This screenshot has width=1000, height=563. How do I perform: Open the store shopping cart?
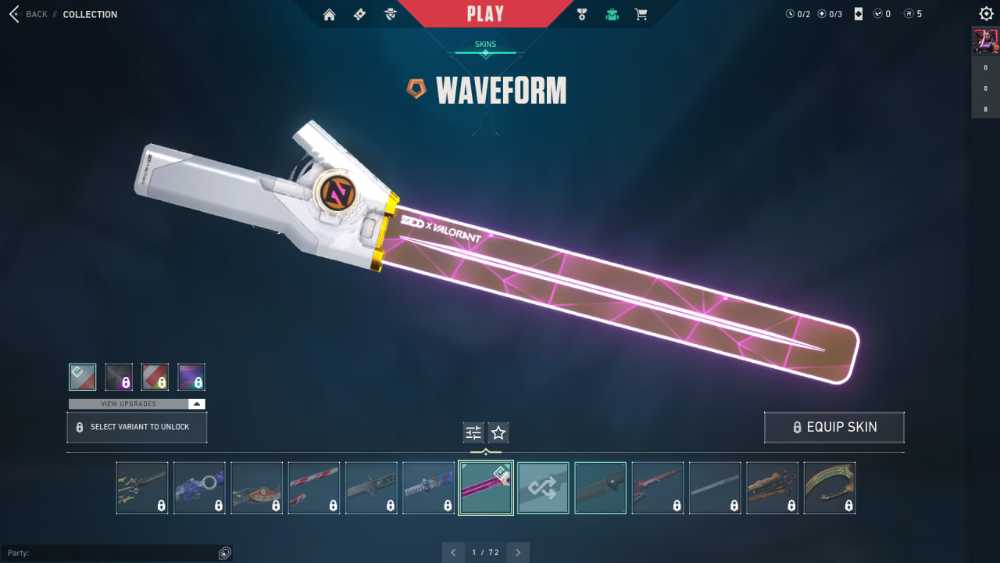641,14
